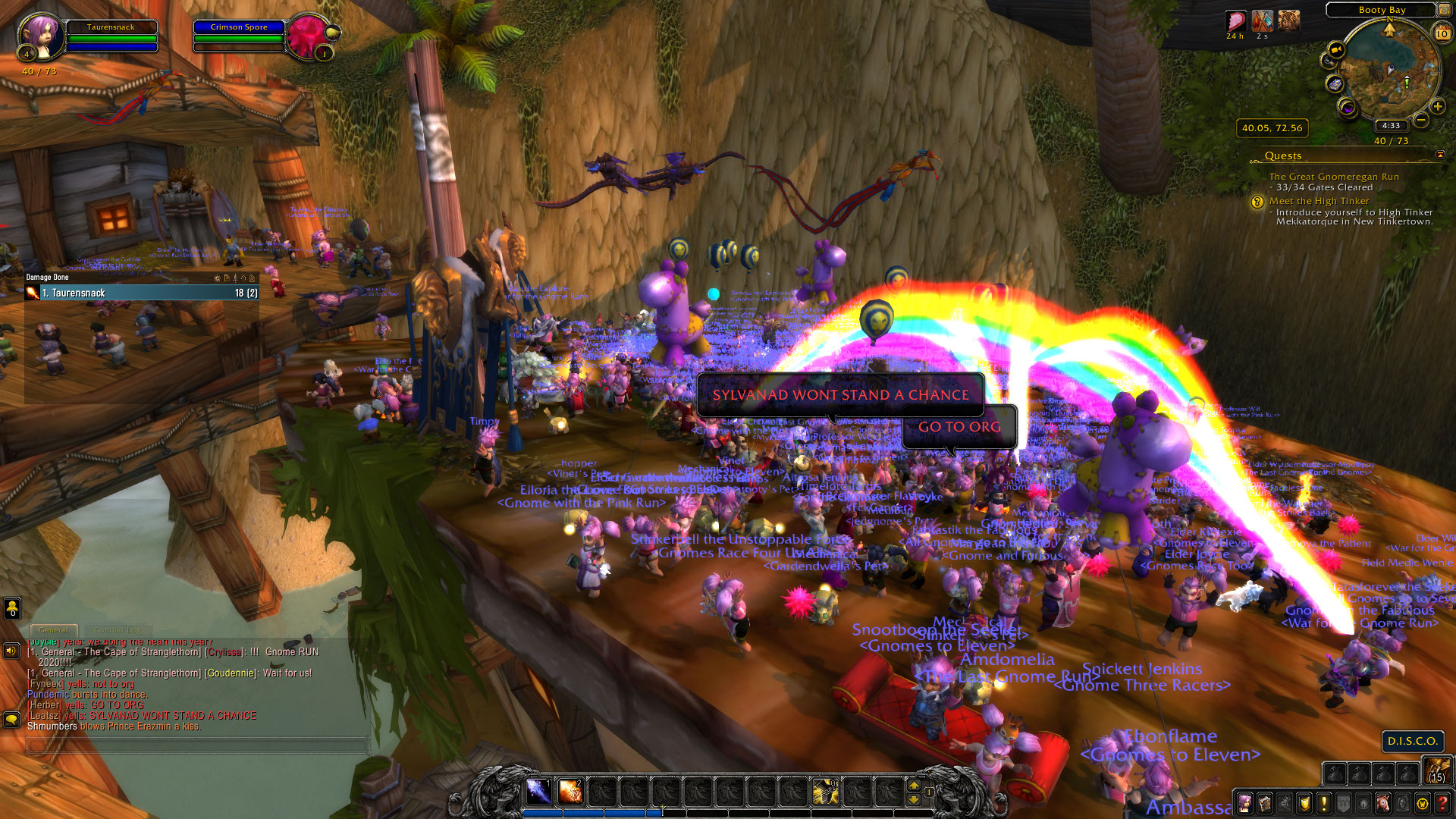Zoom out on the minimap
1456x819 pixels.
(x=1421, y=120)
